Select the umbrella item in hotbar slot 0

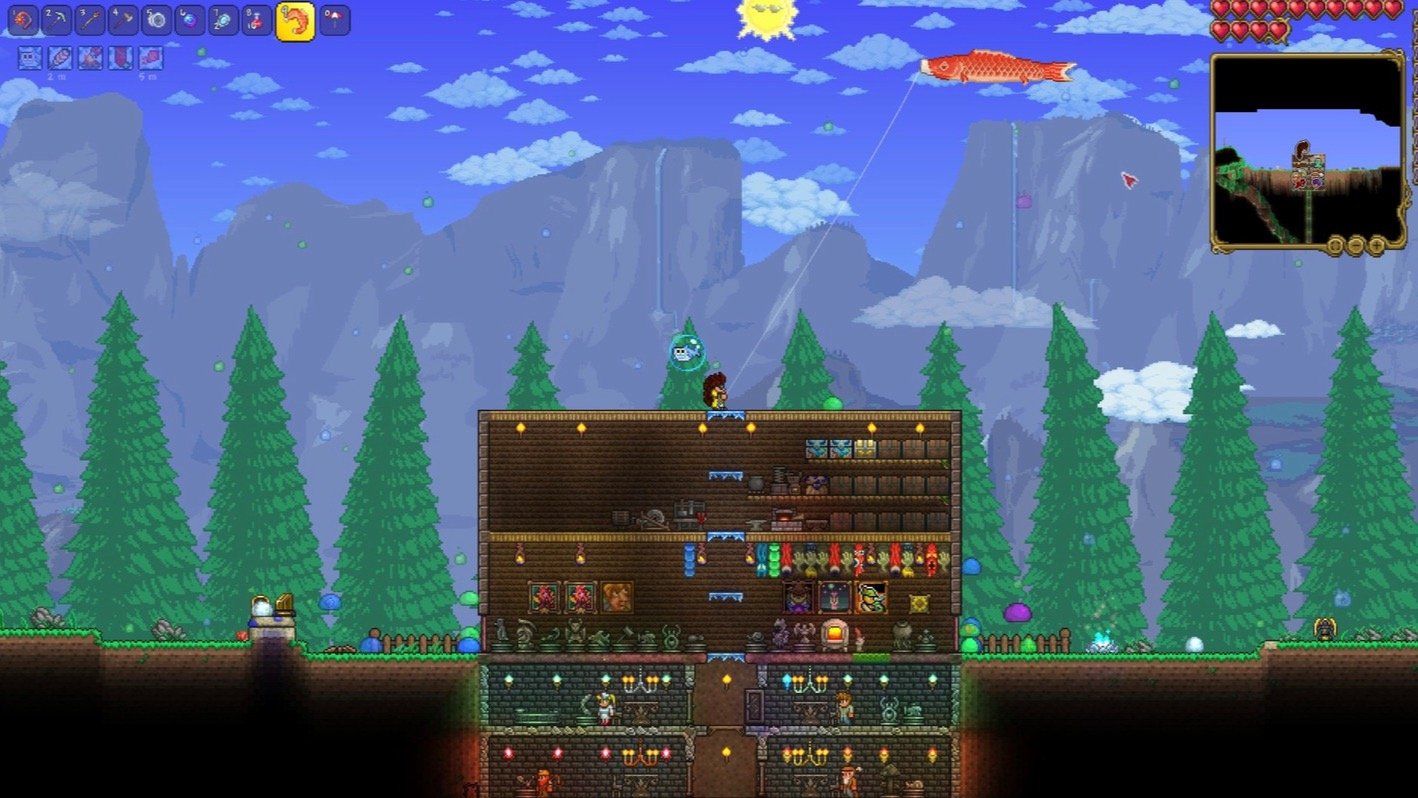pos(334,21)
